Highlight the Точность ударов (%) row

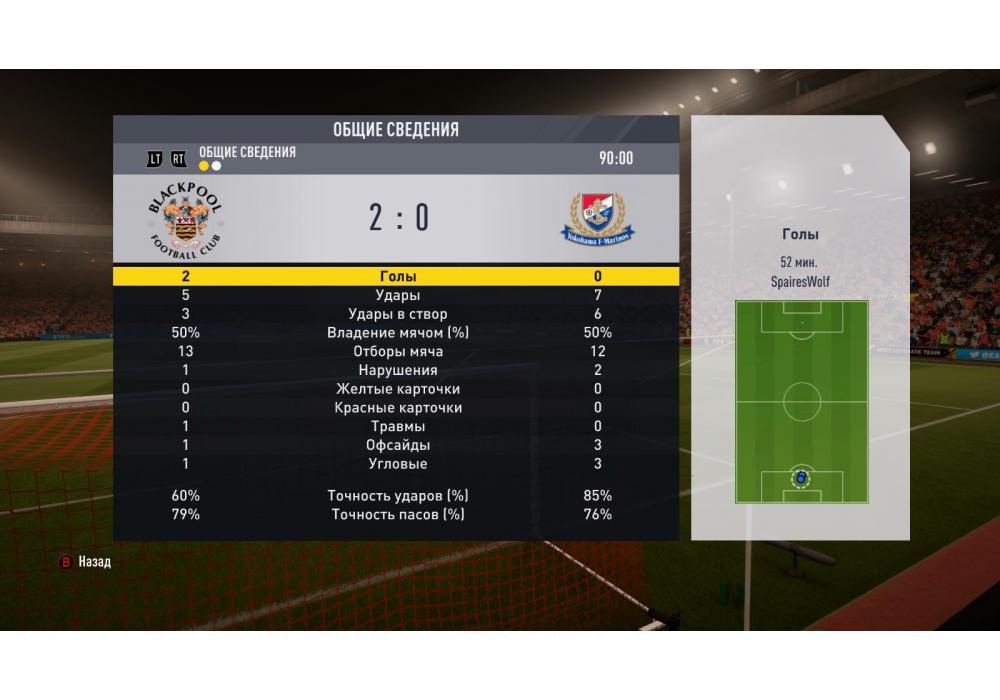tap(397, 496)
